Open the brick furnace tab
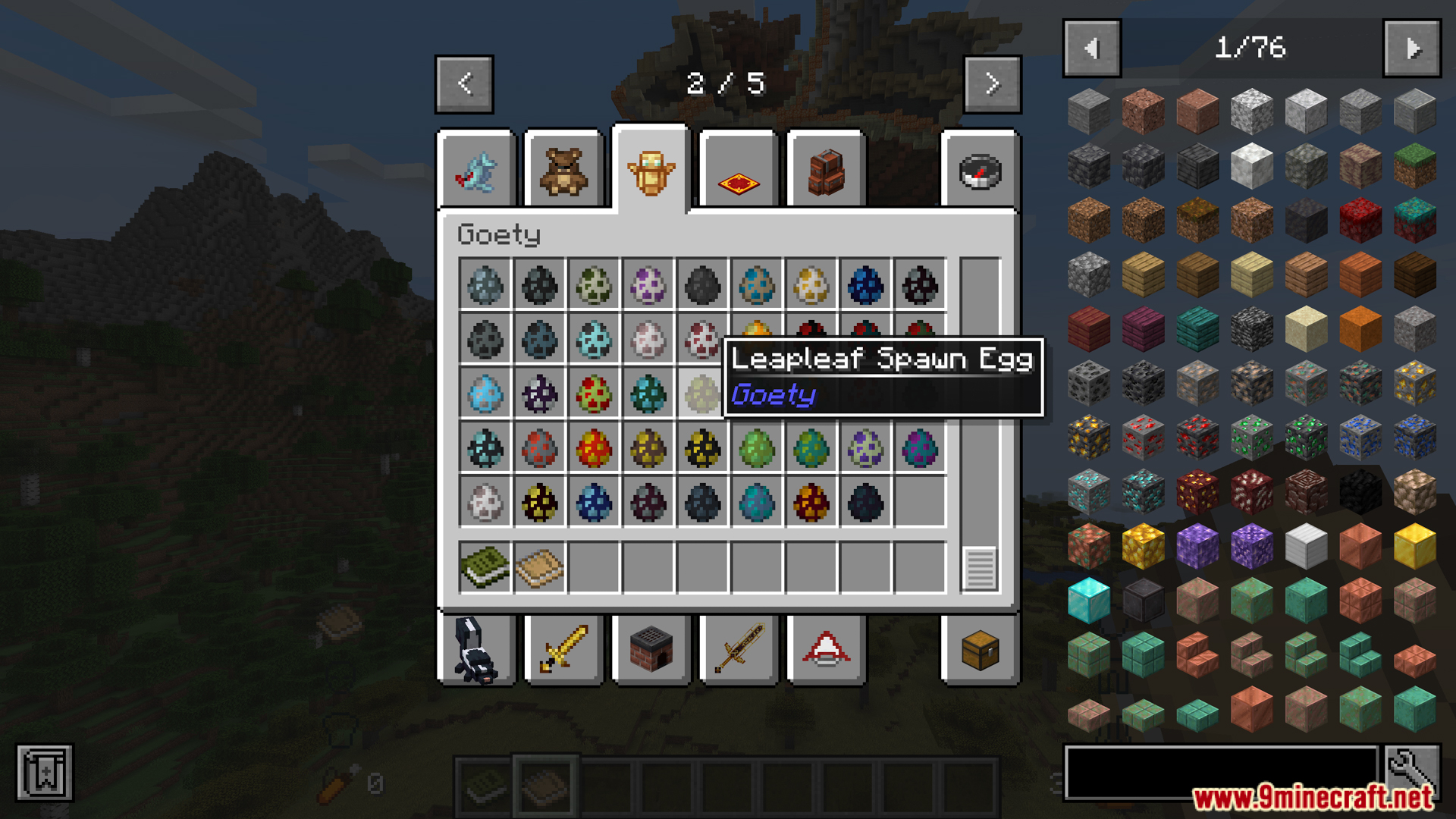1456x819 pixels. [x=651, y=650]
